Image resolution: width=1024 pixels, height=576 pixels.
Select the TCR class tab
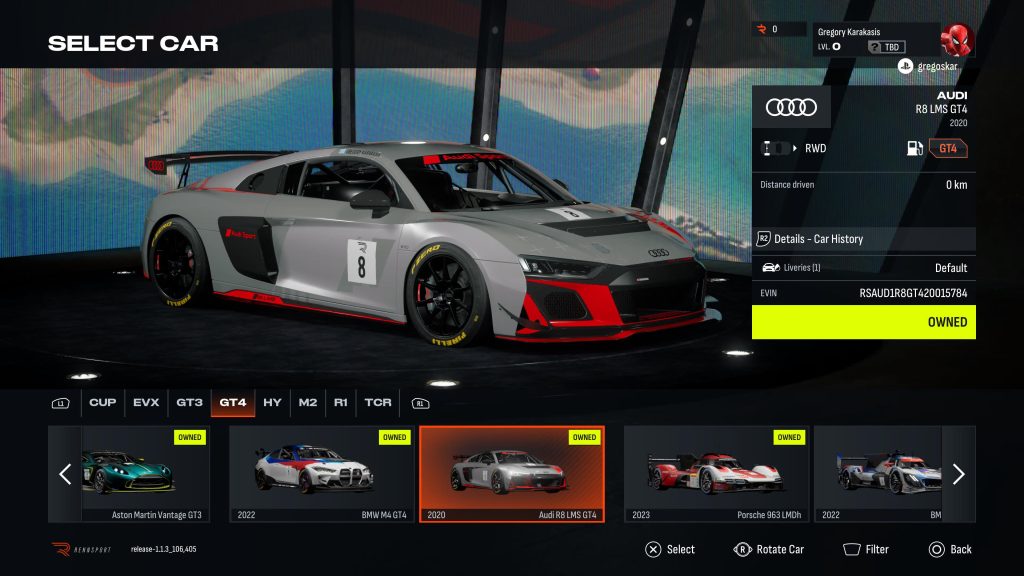pos(378,403)
